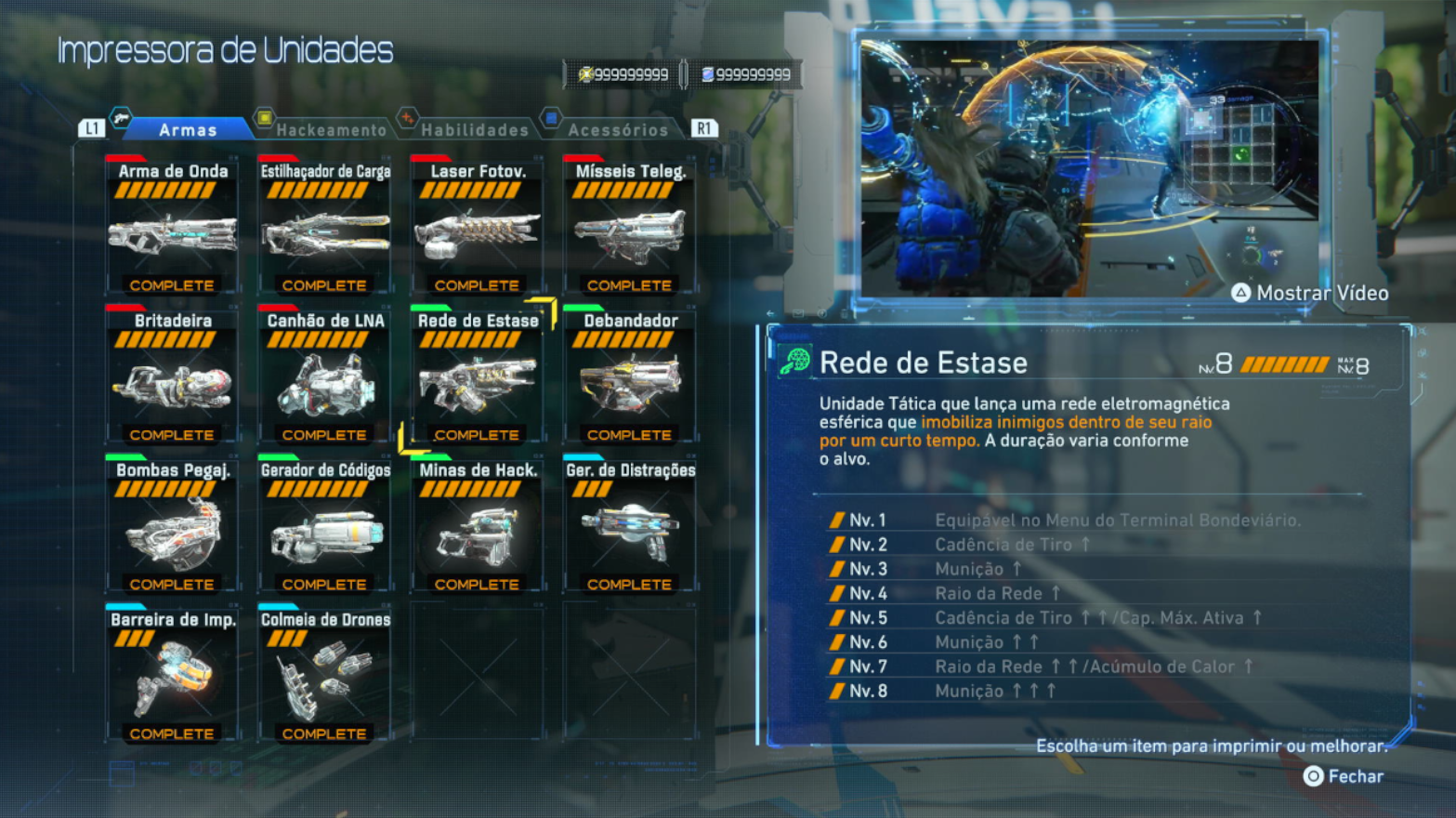Screen dimensions: 1456x818
Task: Pick the Gerador de Códigos slot
Action: (324, 526)
